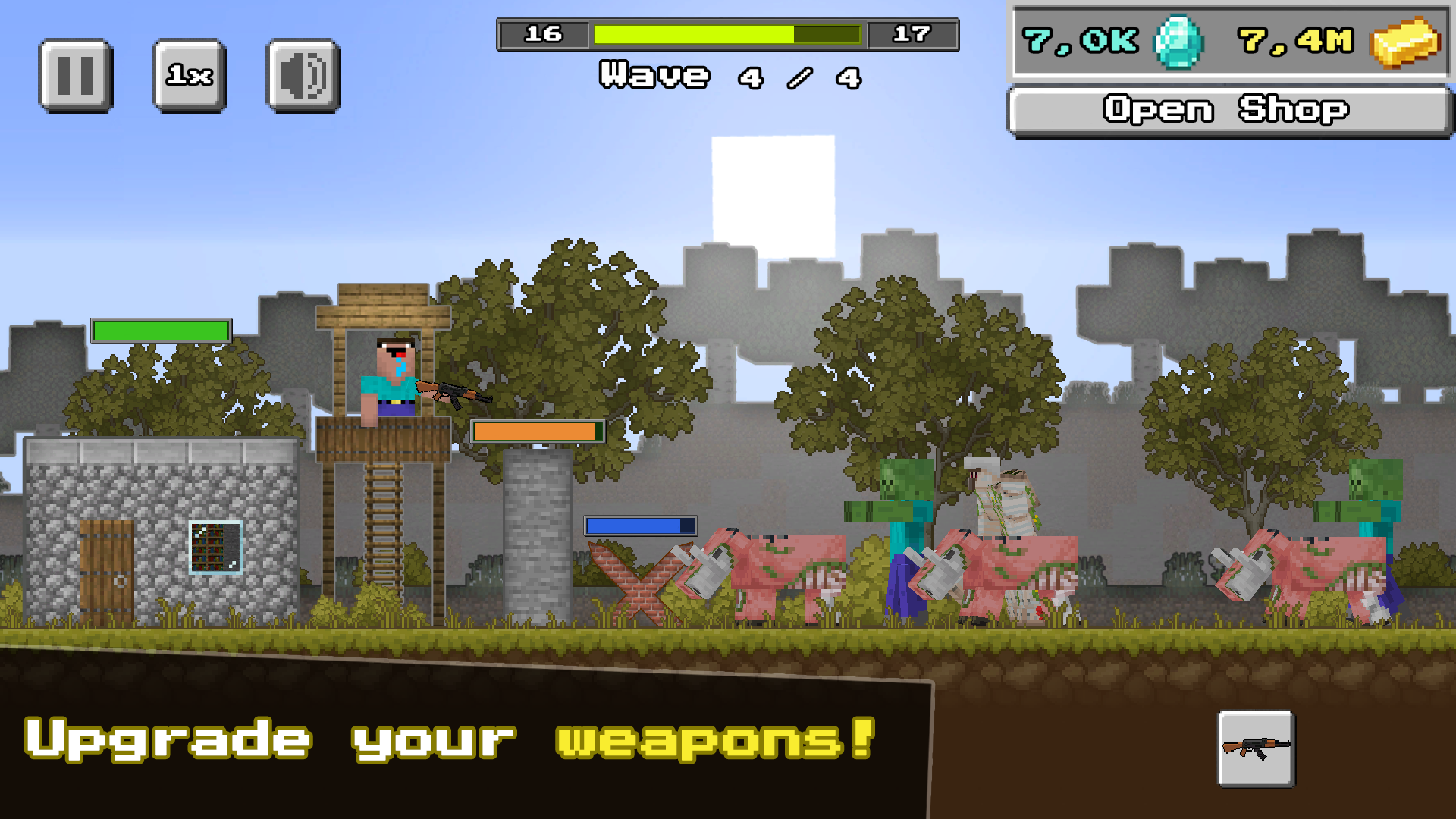Image resolution: width=1456 pixels, height=819 pixels.
Task: Expand the weapon selection slot
Action: point(1255,749)
